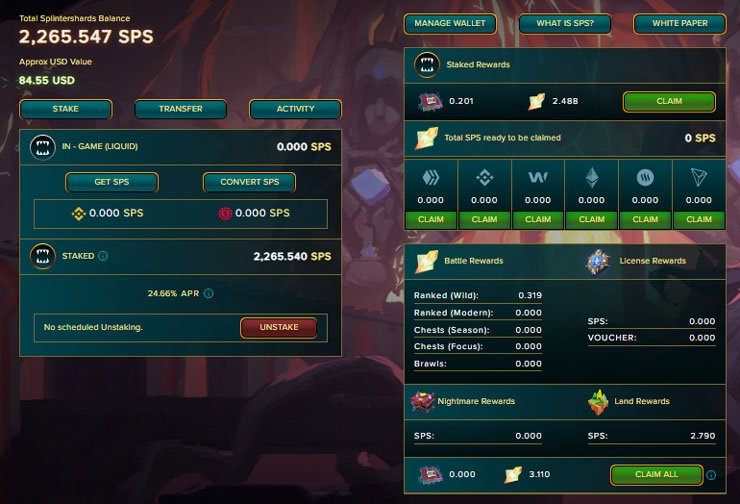Select Convert SPS
Viewport: 740px width, 504px height.
pyautogui.click(x=249, y=182)
